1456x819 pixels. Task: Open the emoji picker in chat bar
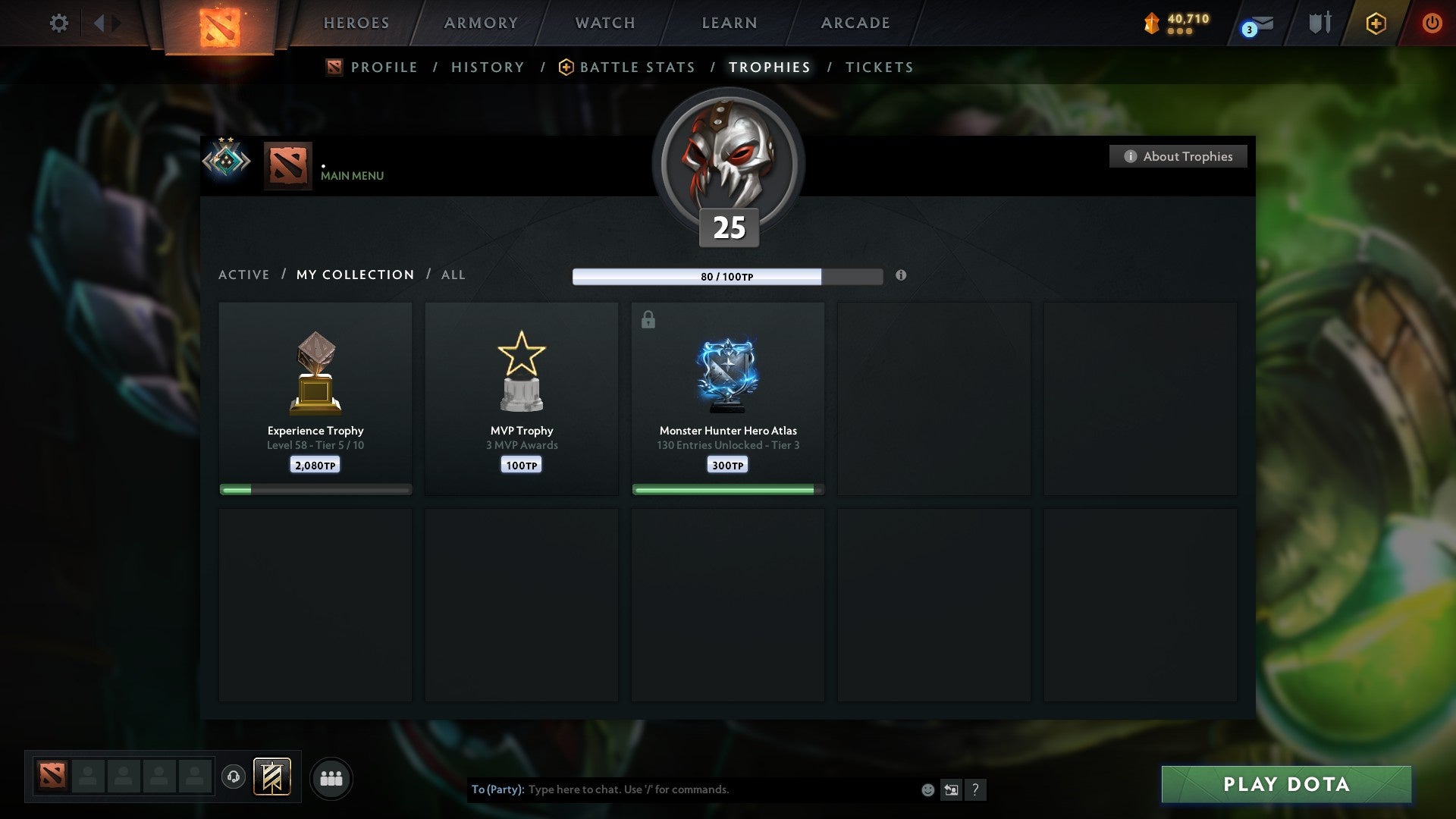click(927, 789)
